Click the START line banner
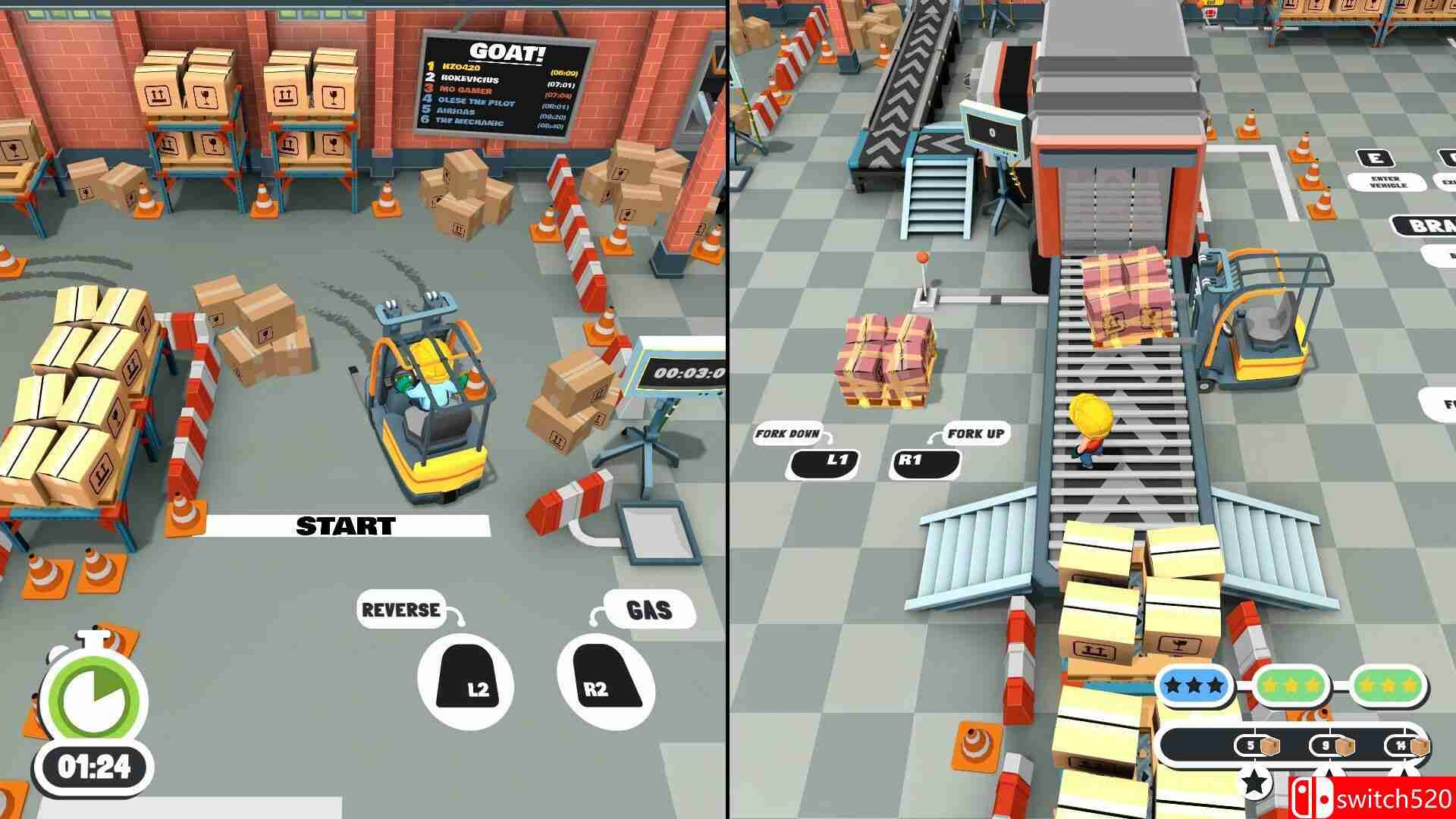The width and height of the screenshot is (1456, 819). 345,523
